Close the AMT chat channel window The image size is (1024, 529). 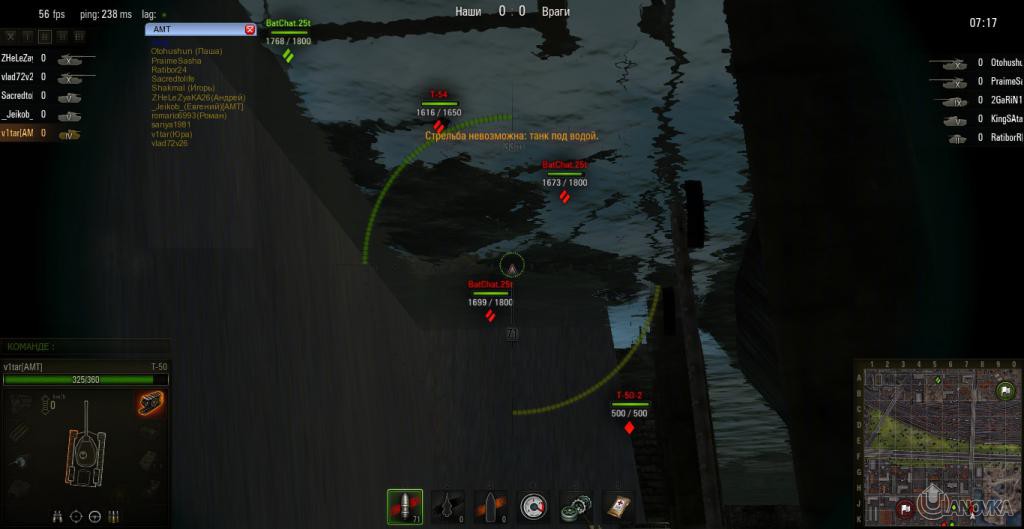[250, 30]
